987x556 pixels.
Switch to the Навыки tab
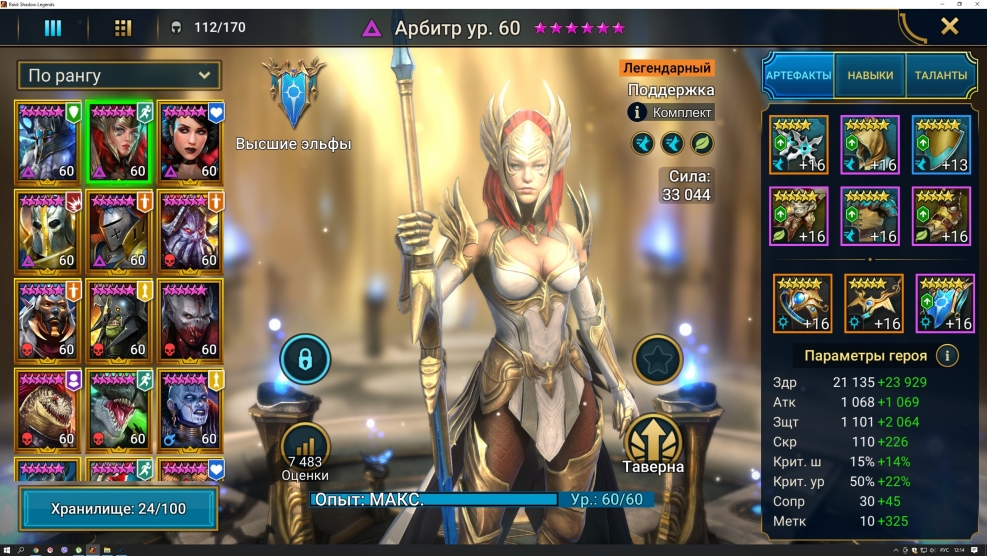[870, 75]
